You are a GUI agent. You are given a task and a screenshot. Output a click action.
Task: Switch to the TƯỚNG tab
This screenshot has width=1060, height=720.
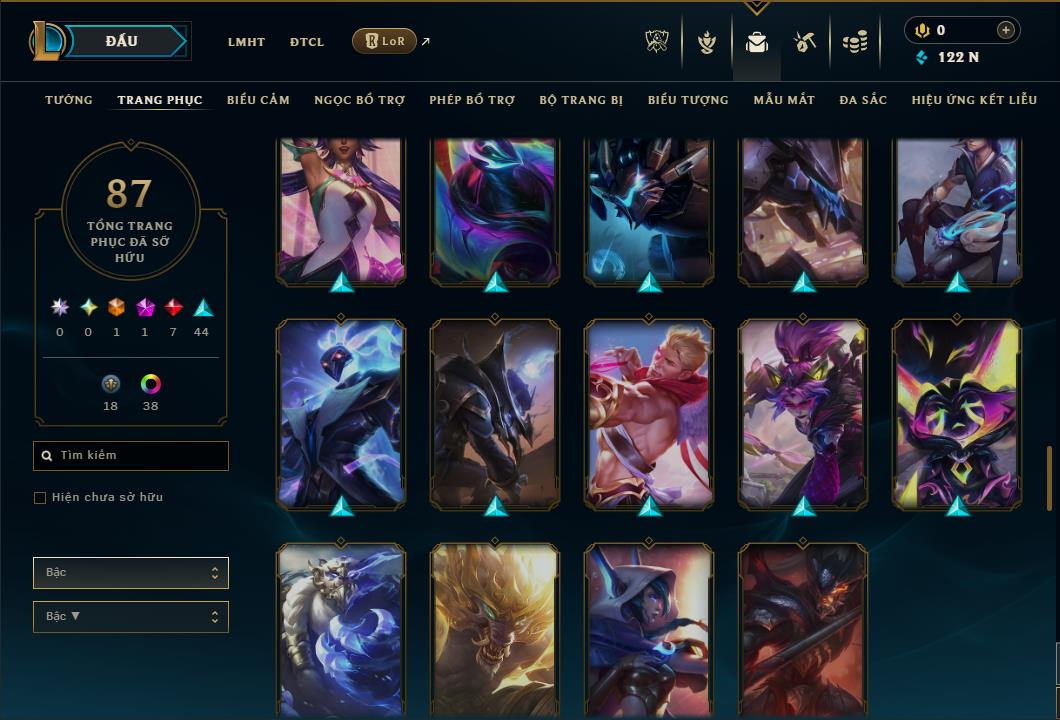69,100
